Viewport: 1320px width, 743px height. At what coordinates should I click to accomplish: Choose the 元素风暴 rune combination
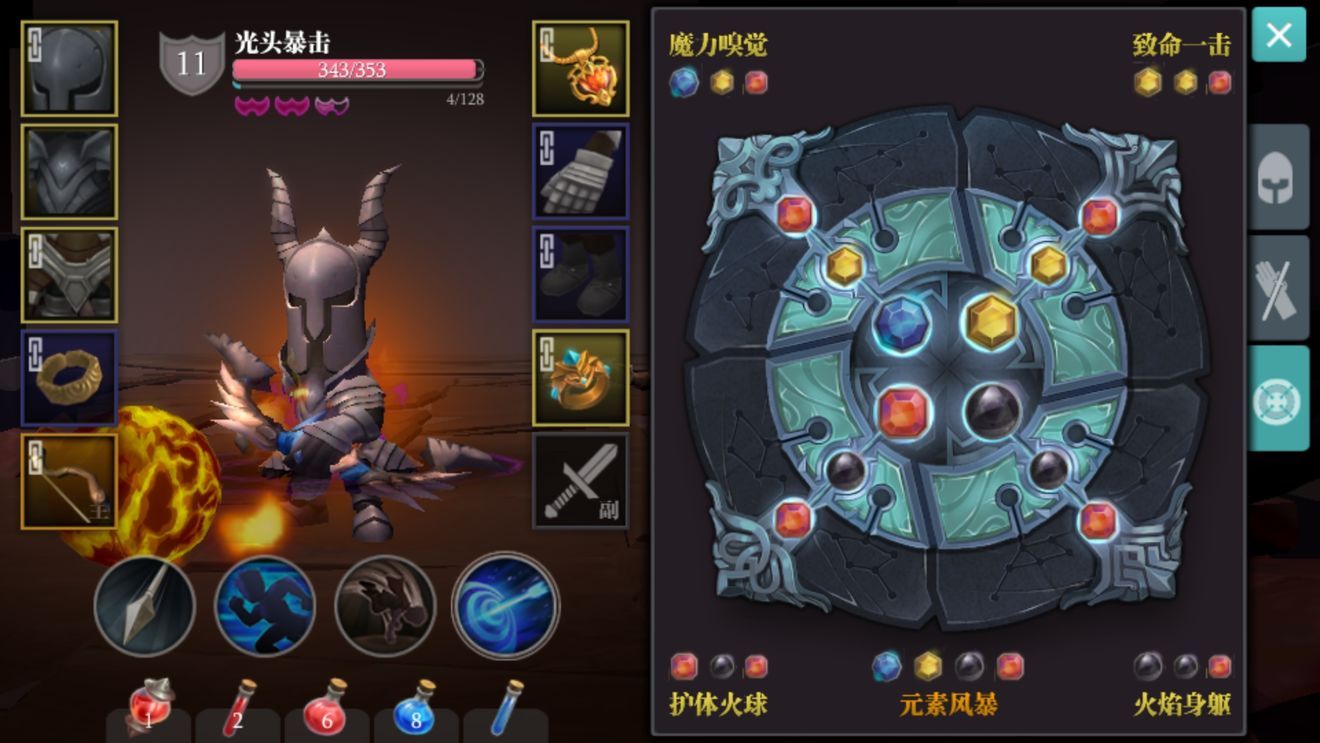pos(948,704)
